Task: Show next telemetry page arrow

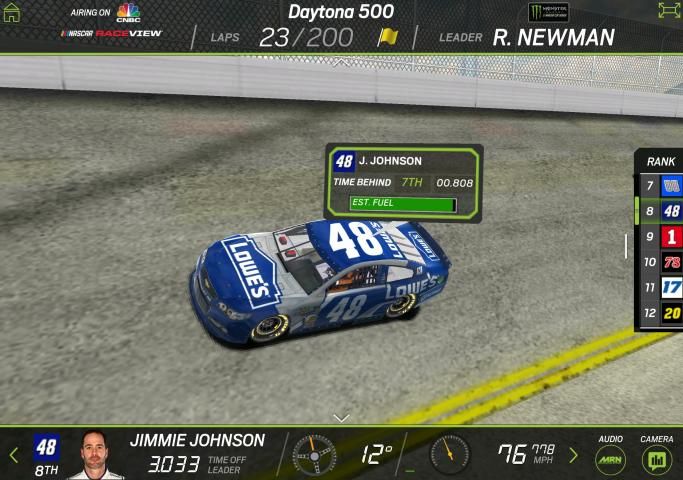Action: pos(573,455)
